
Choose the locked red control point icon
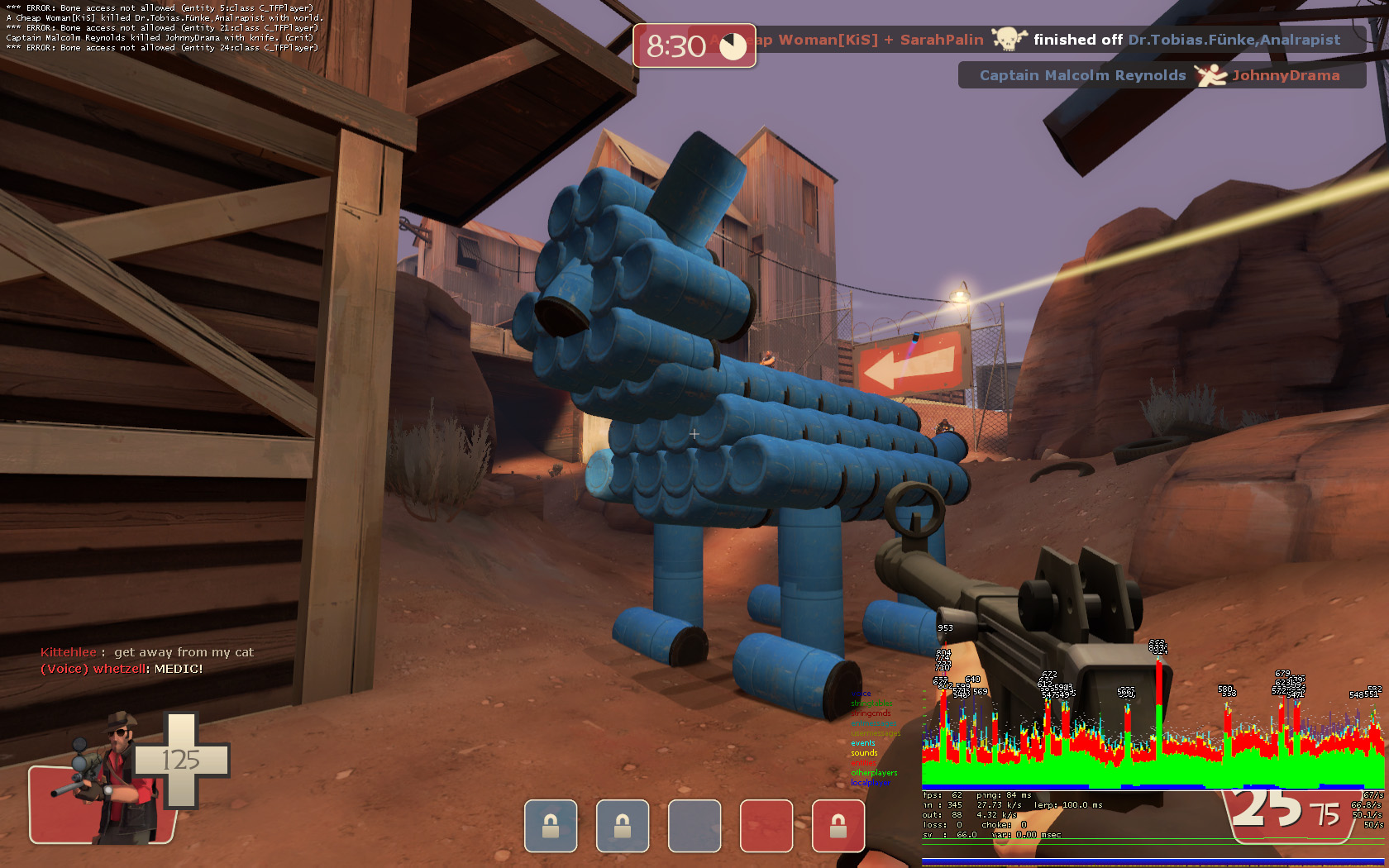(x=838, y=826)
